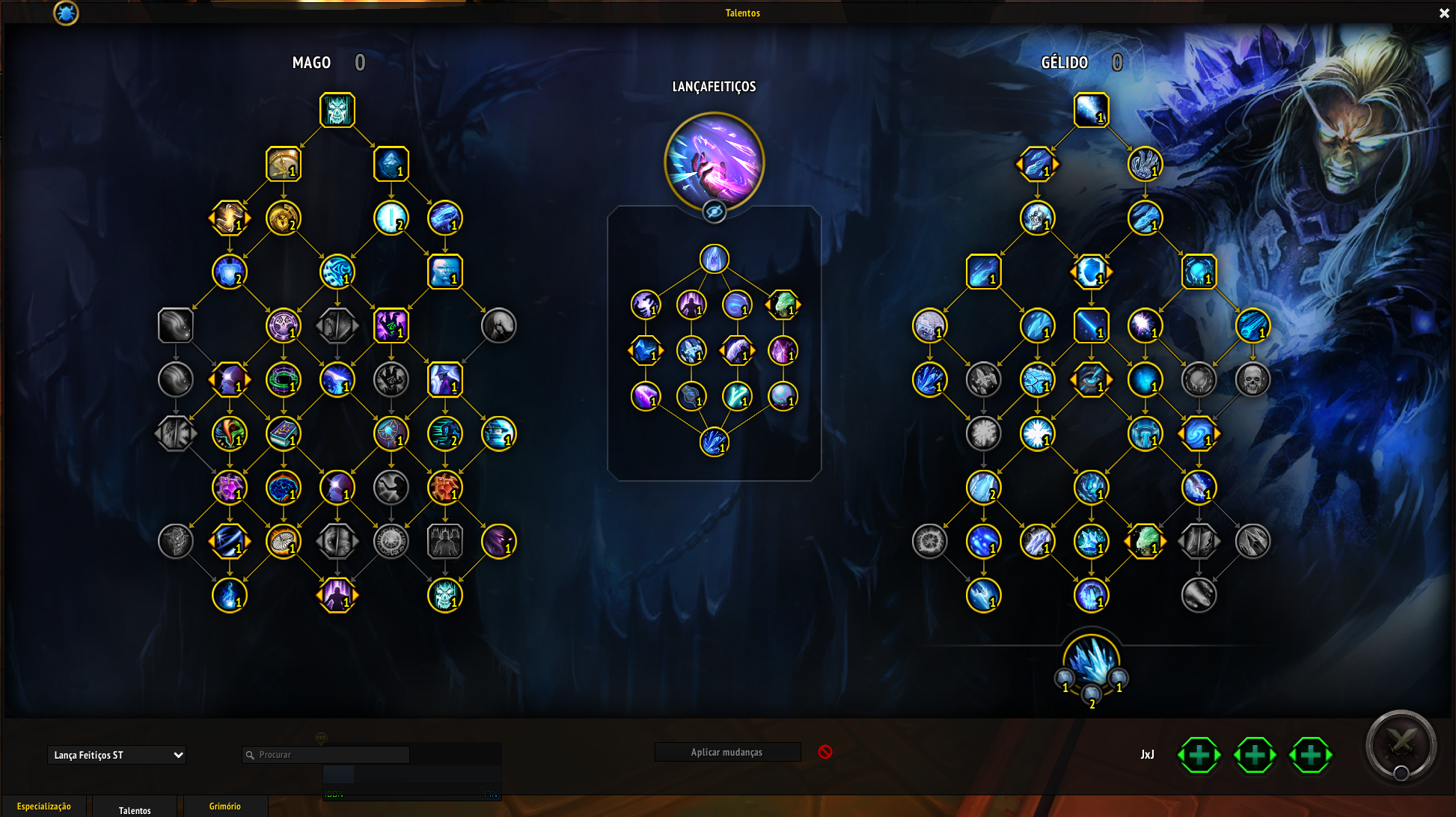The height and width of the screenshot is (817, 1456).
Task: Click the Aplicar mudanças button
Action: (727, 752)
